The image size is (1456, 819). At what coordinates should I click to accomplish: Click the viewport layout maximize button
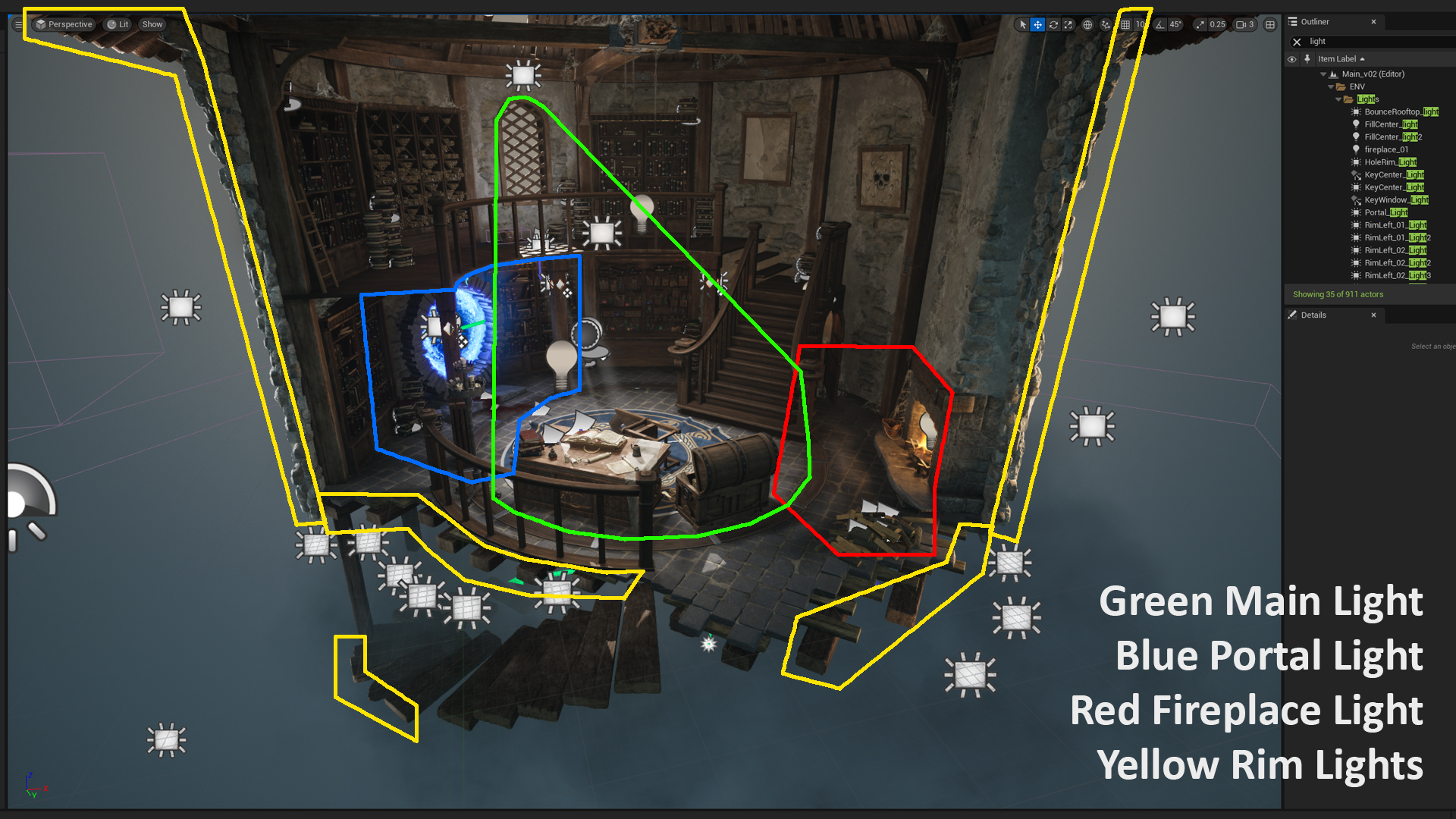pyautogui.click(x=1270, y=24)
